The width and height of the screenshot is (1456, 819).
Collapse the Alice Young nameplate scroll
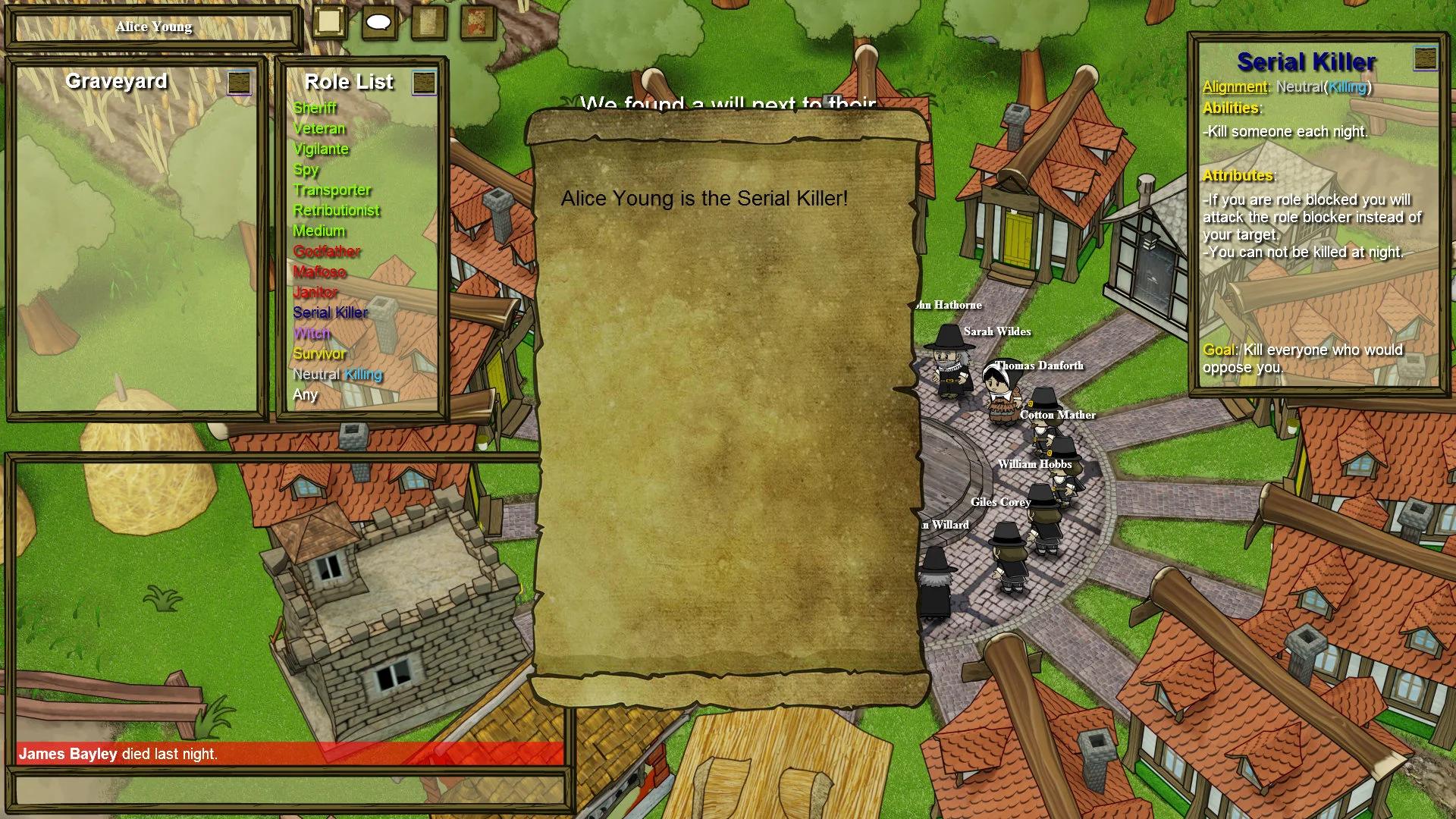coord(152,27)
